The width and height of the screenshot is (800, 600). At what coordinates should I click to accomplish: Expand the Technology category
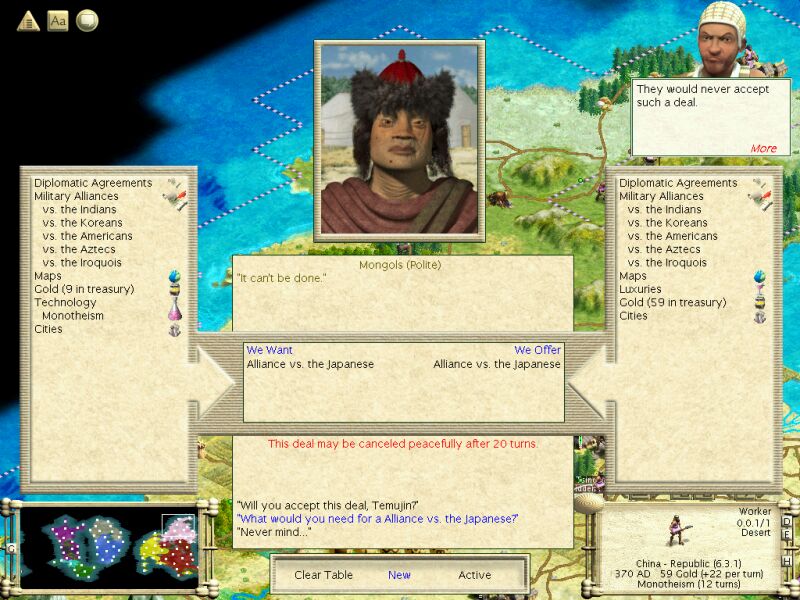[65, 302]
